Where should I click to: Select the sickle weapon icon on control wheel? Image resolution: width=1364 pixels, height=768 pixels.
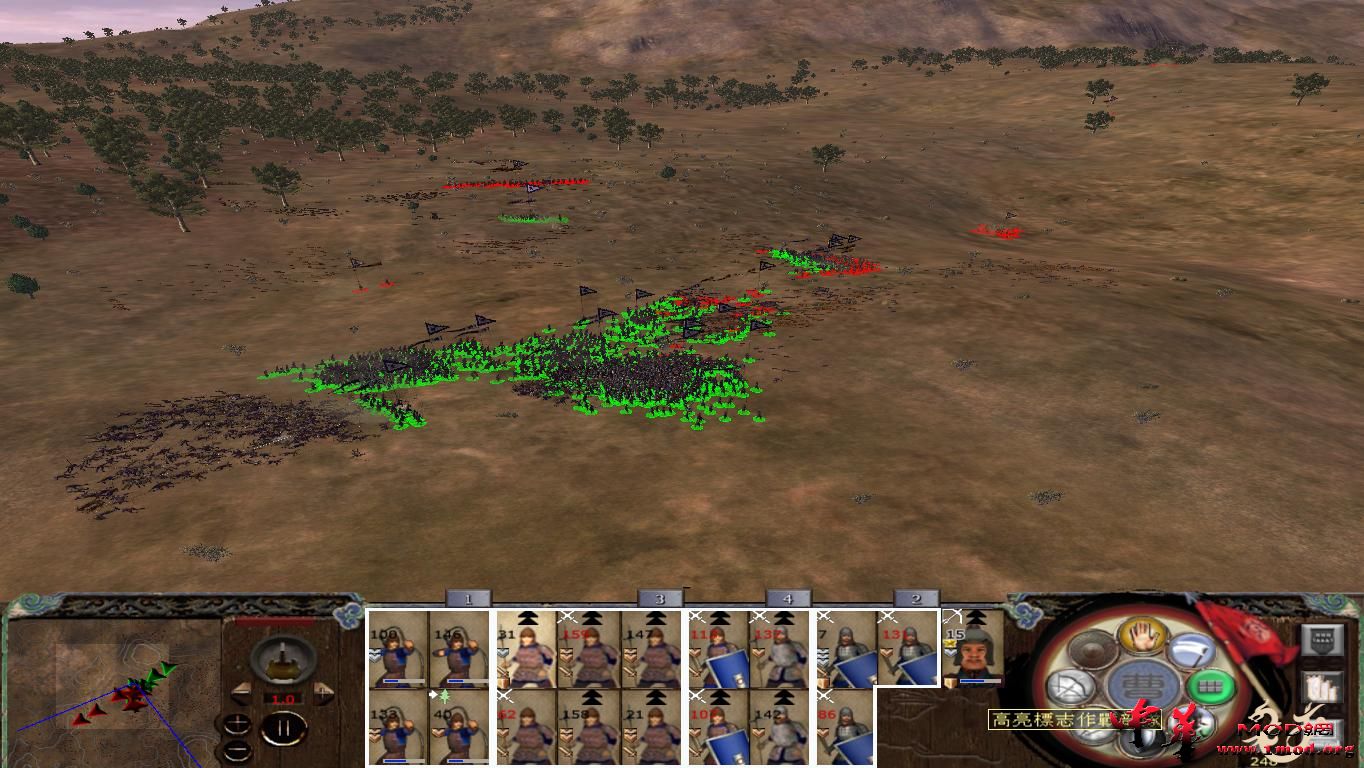(1194, 650)
